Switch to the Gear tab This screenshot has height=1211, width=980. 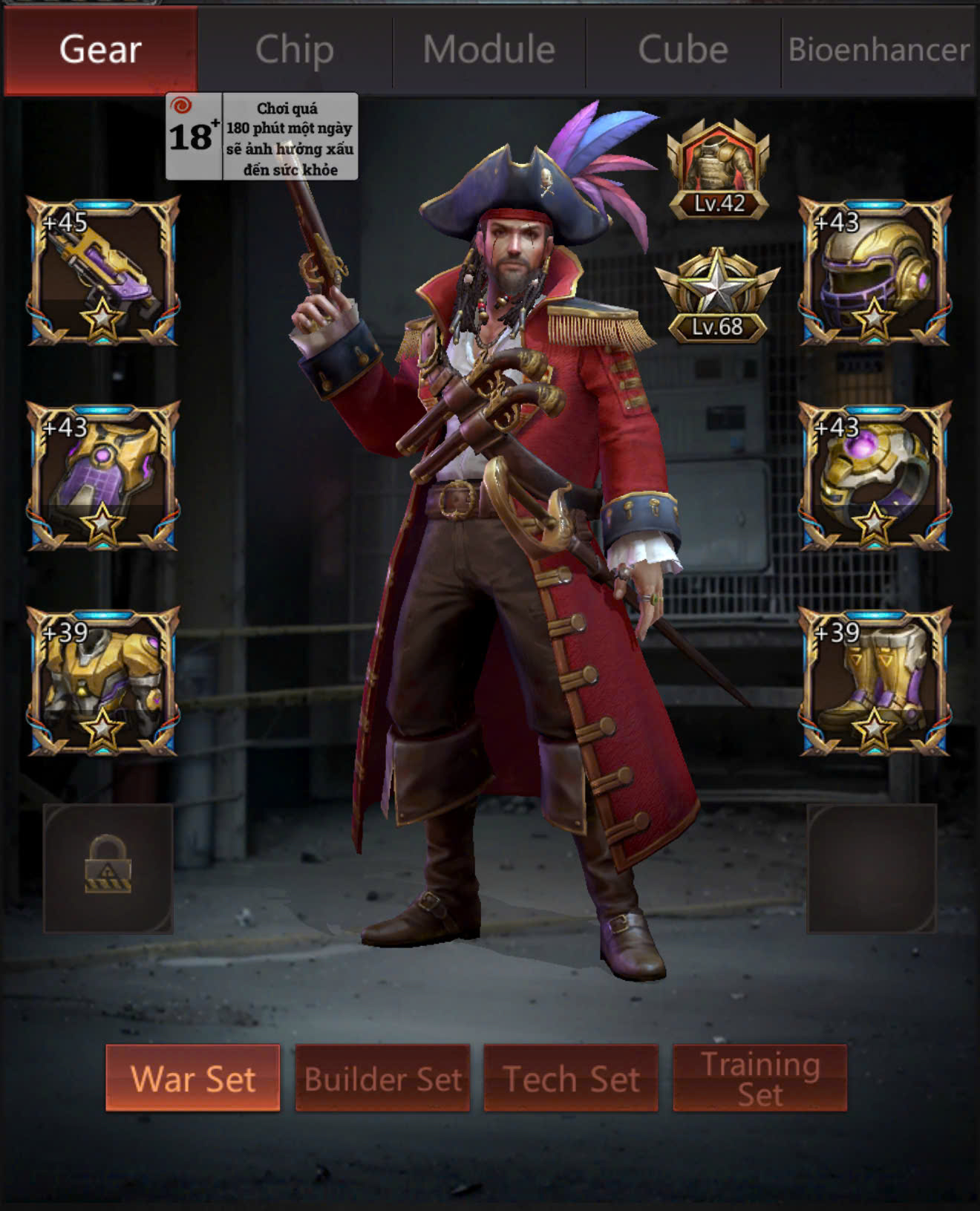(100, 50)
